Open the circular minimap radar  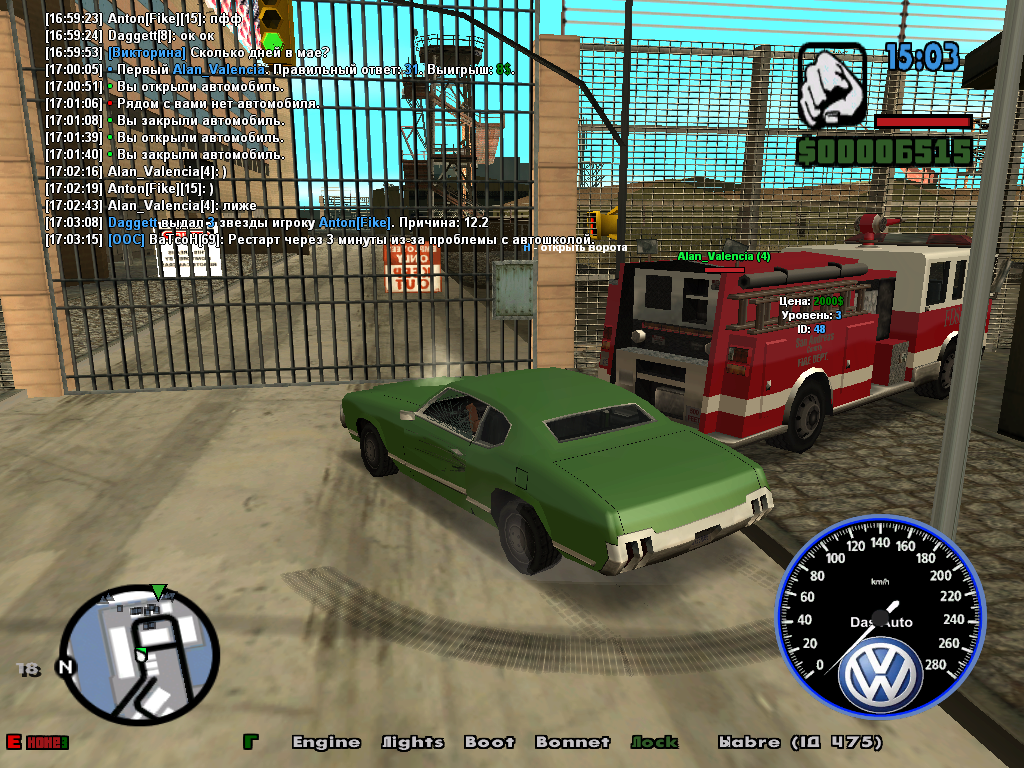[x=139, y=654]
